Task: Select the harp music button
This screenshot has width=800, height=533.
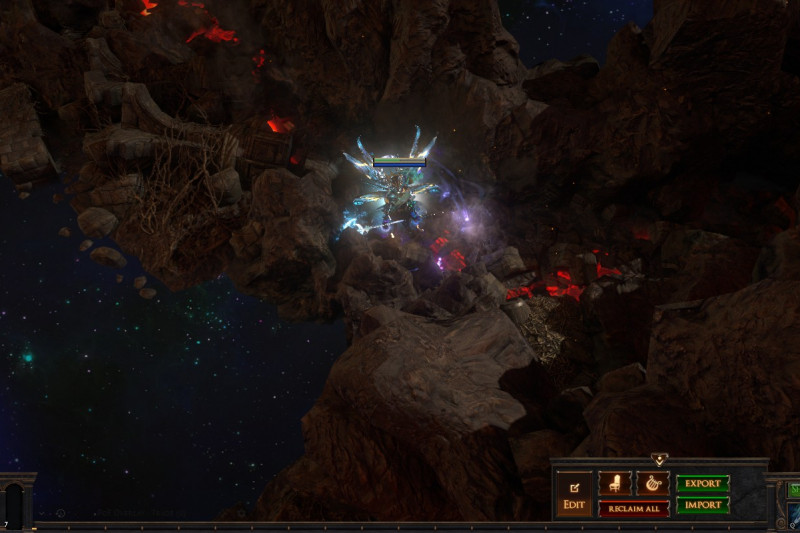Action: (652, 484)
